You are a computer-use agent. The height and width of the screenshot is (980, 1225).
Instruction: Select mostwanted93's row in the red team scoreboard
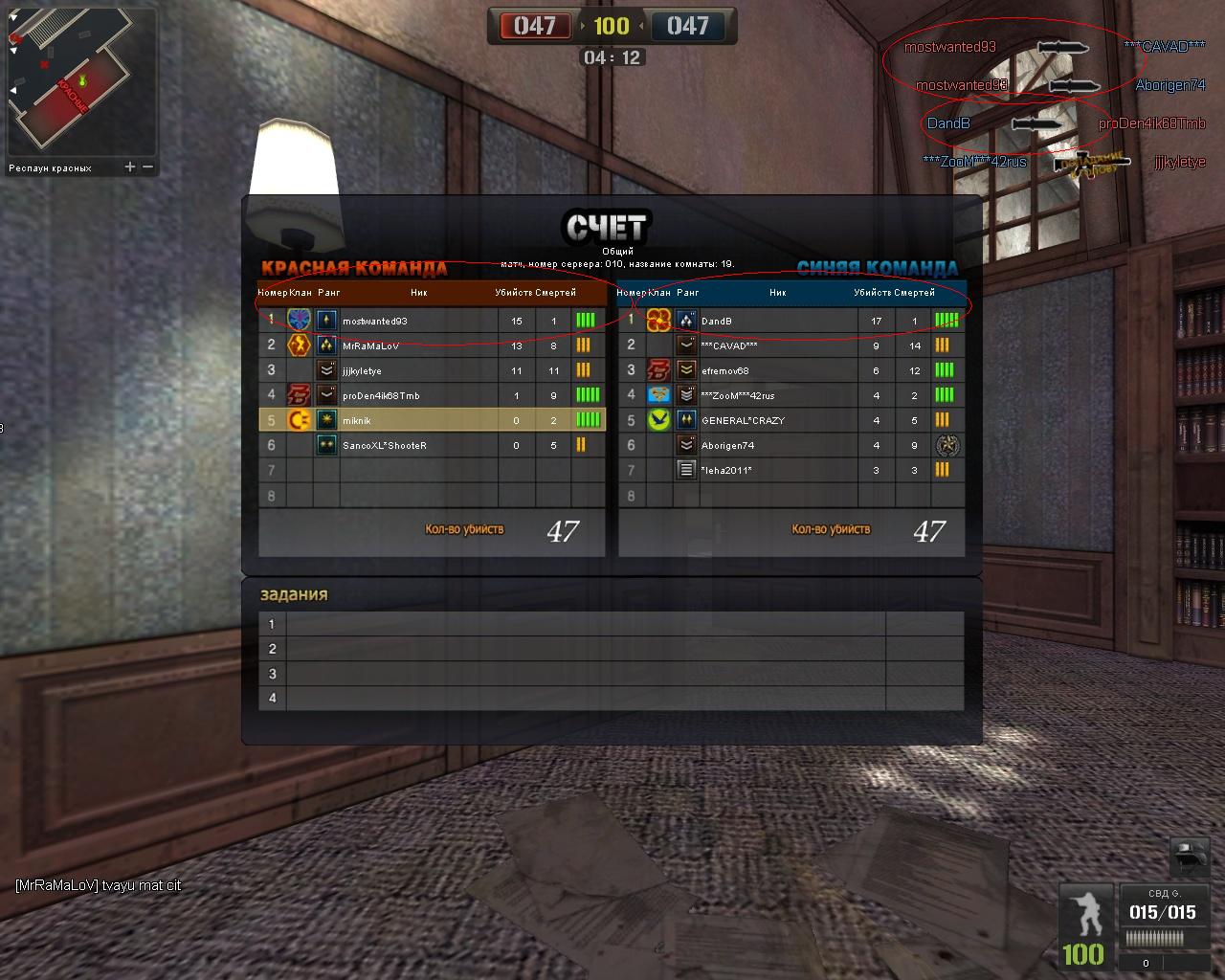pyautogui.click(x=431, y=322)
